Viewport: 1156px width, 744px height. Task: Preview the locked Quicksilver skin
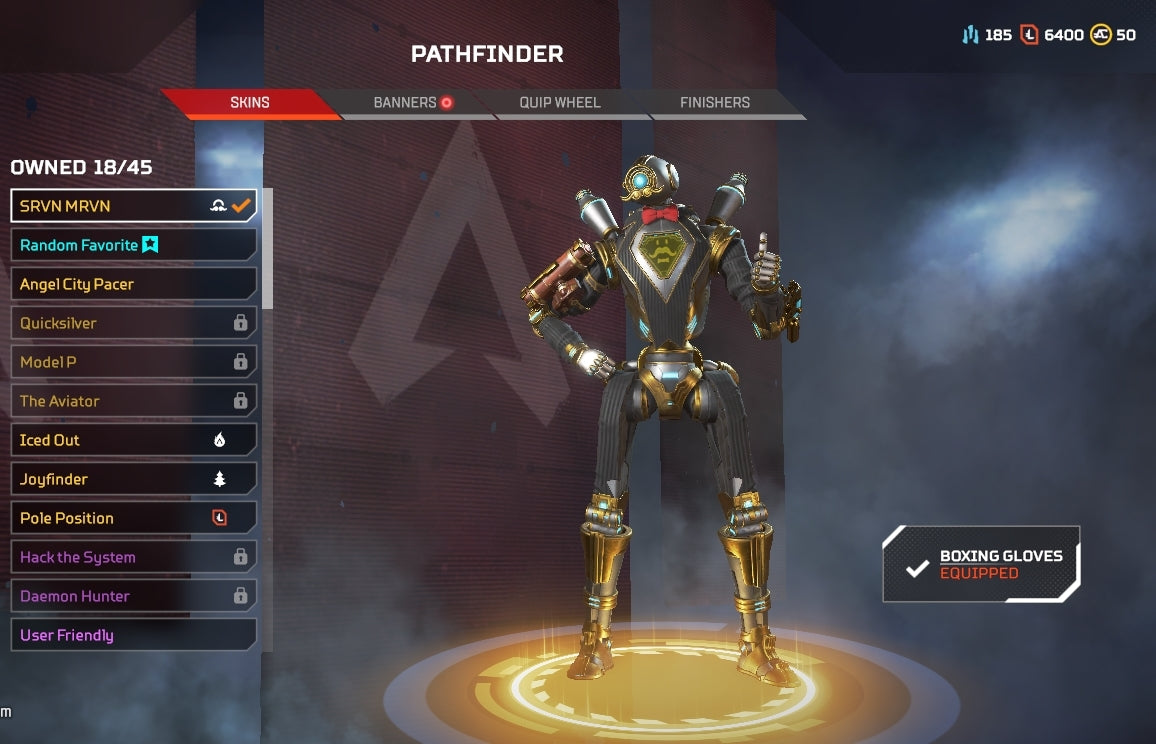(133, 323)
